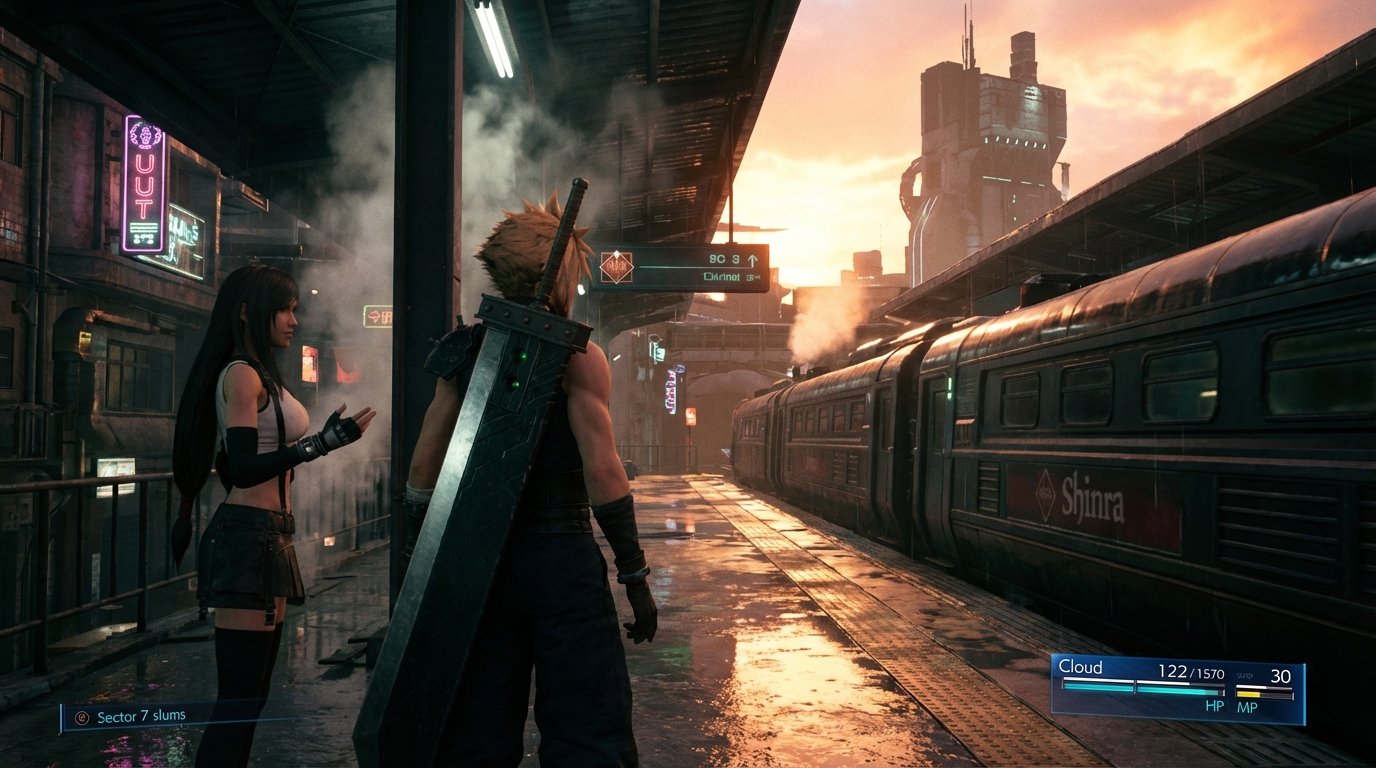Select the diamond emblem on the hanging station sign
The width and height of the screenshot is (1376, 768).
[616, 266]
